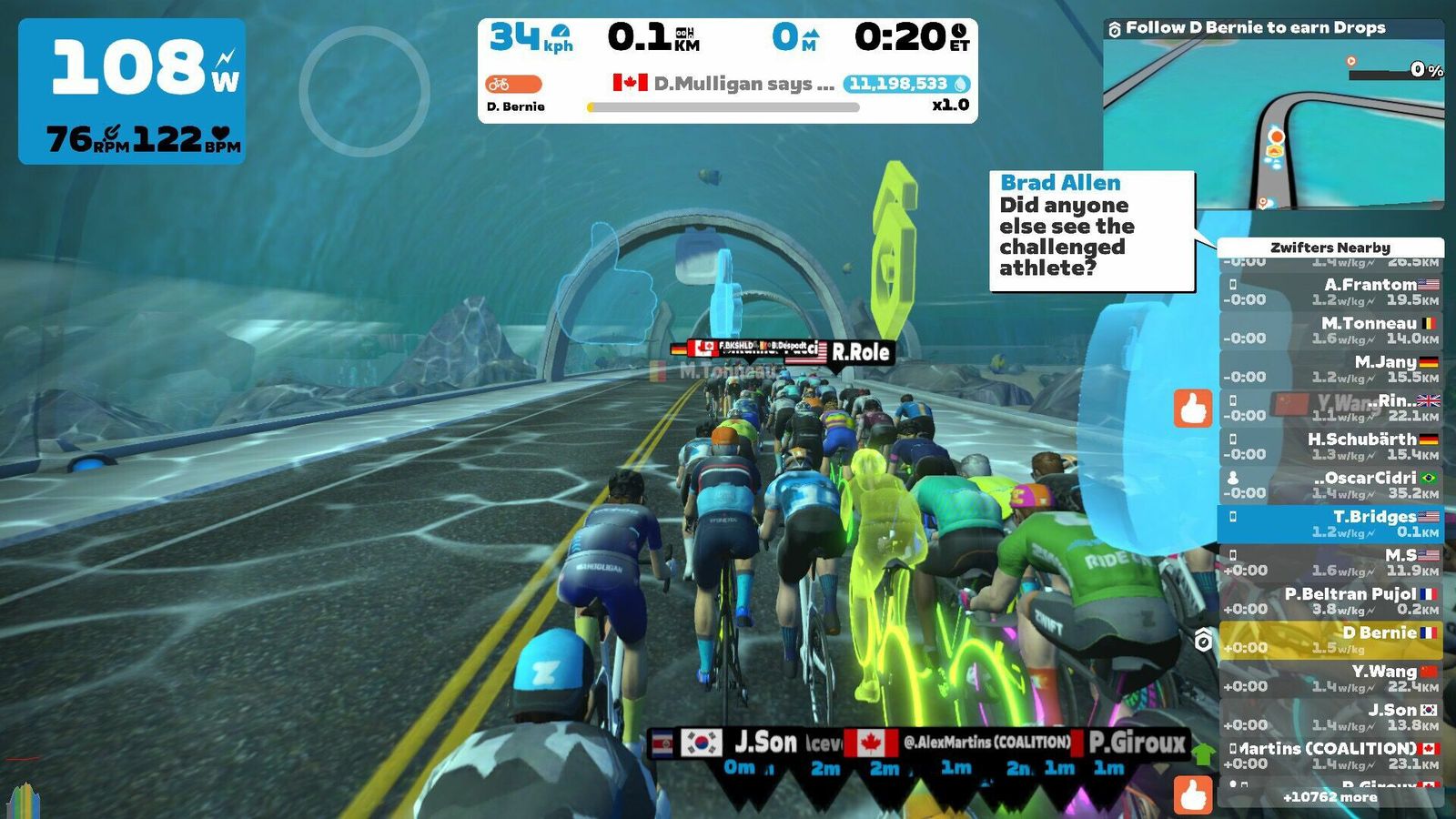The height and width of the screenshot is (819, 1456).
Task: Choose P.Beltran Pujol in rider list
Action: pyautogui.click(x=1330, y=601)
